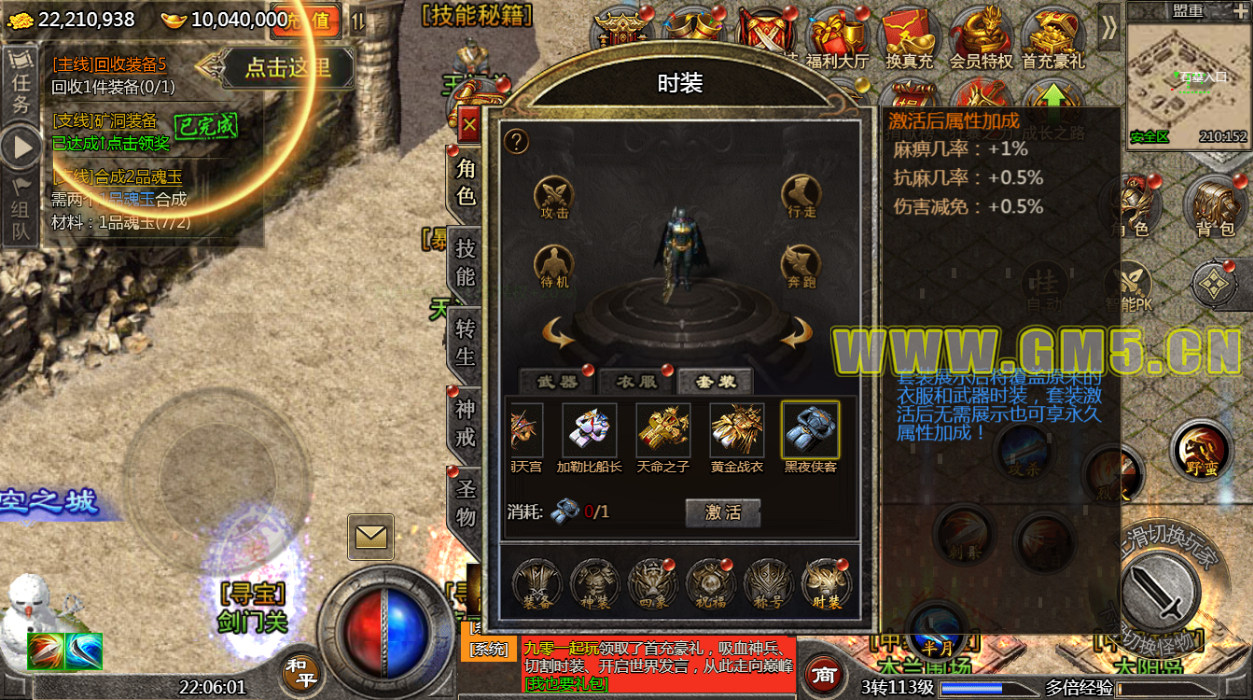Viewport: 1253px width, 700px height.
Task: Open the question mark help icon
Action: (x=516, y=141)
